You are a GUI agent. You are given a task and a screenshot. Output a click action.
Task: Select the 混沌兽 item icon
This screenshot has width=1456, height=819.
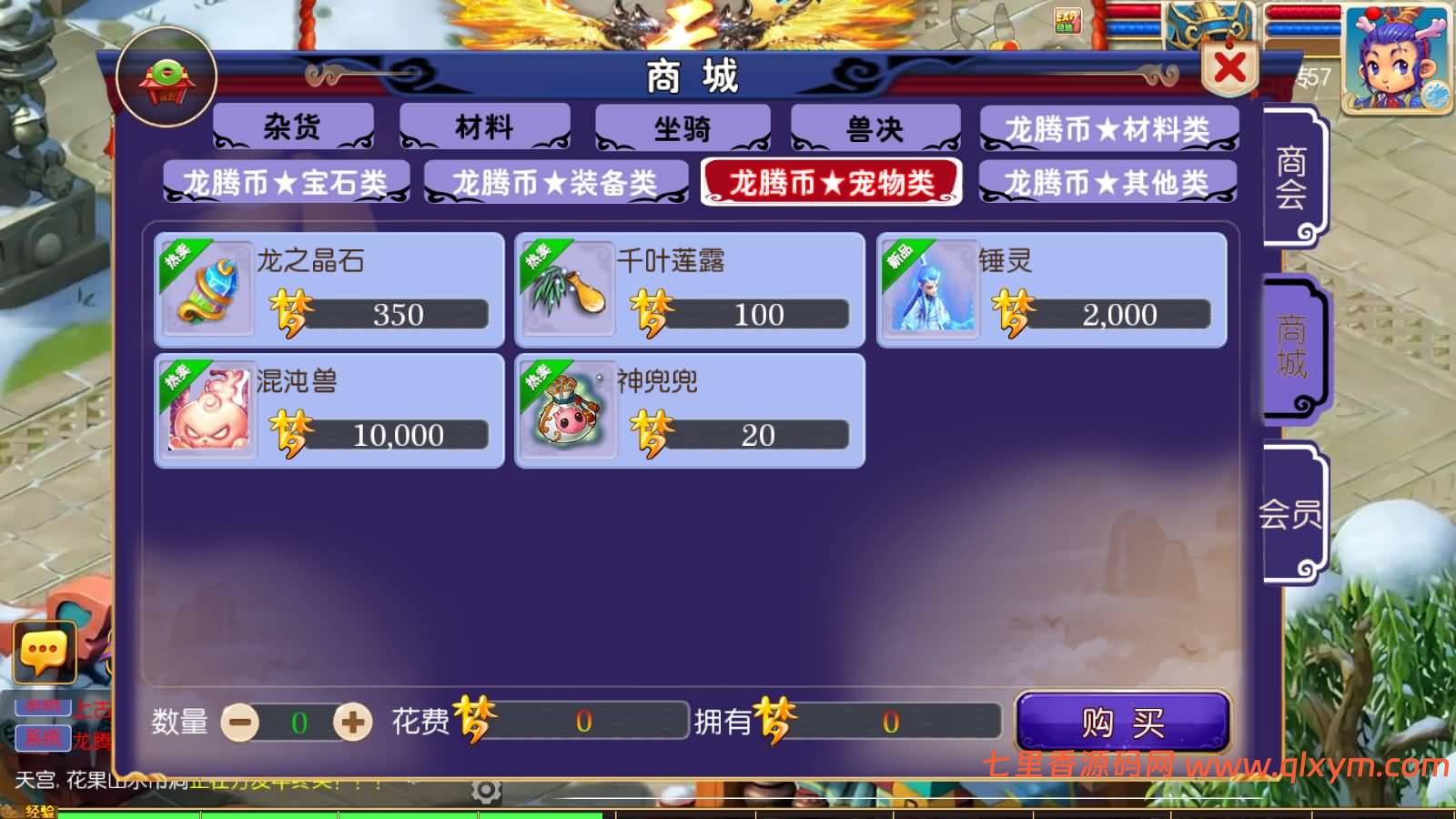pos(207,409)
